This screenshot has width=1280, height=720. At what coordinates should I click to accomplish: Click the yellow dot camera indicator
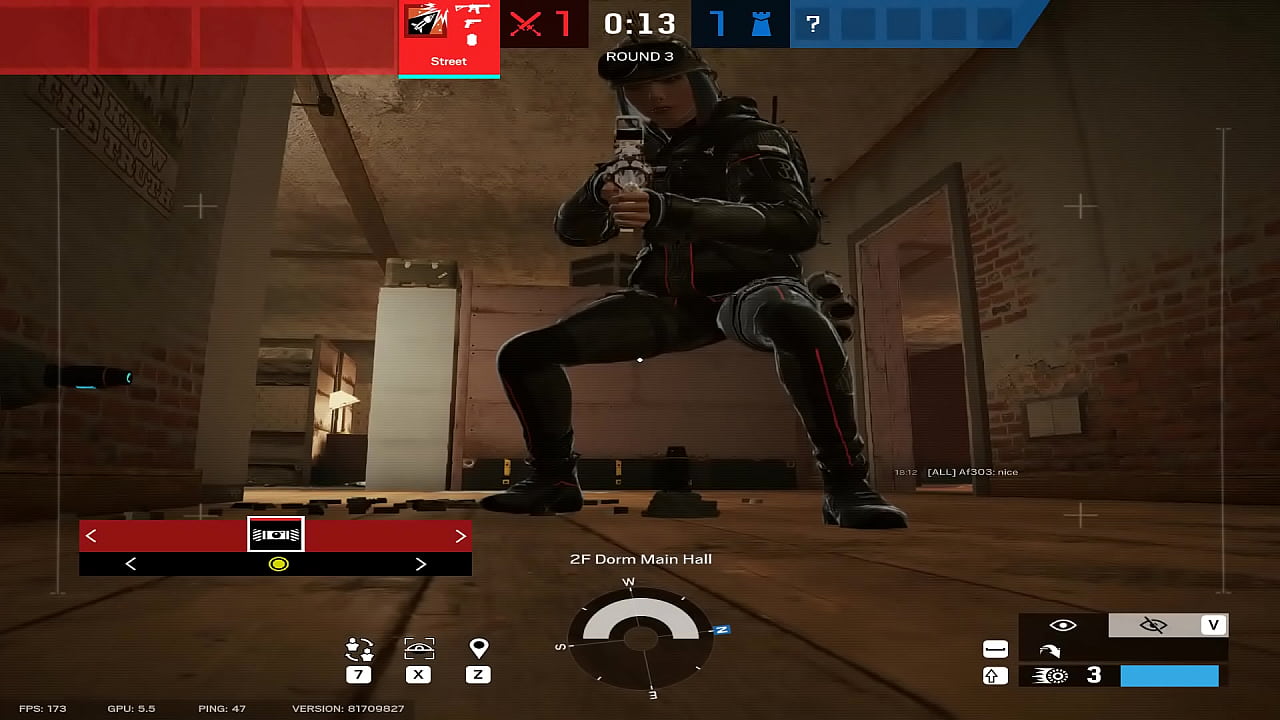tap(277, 563)
